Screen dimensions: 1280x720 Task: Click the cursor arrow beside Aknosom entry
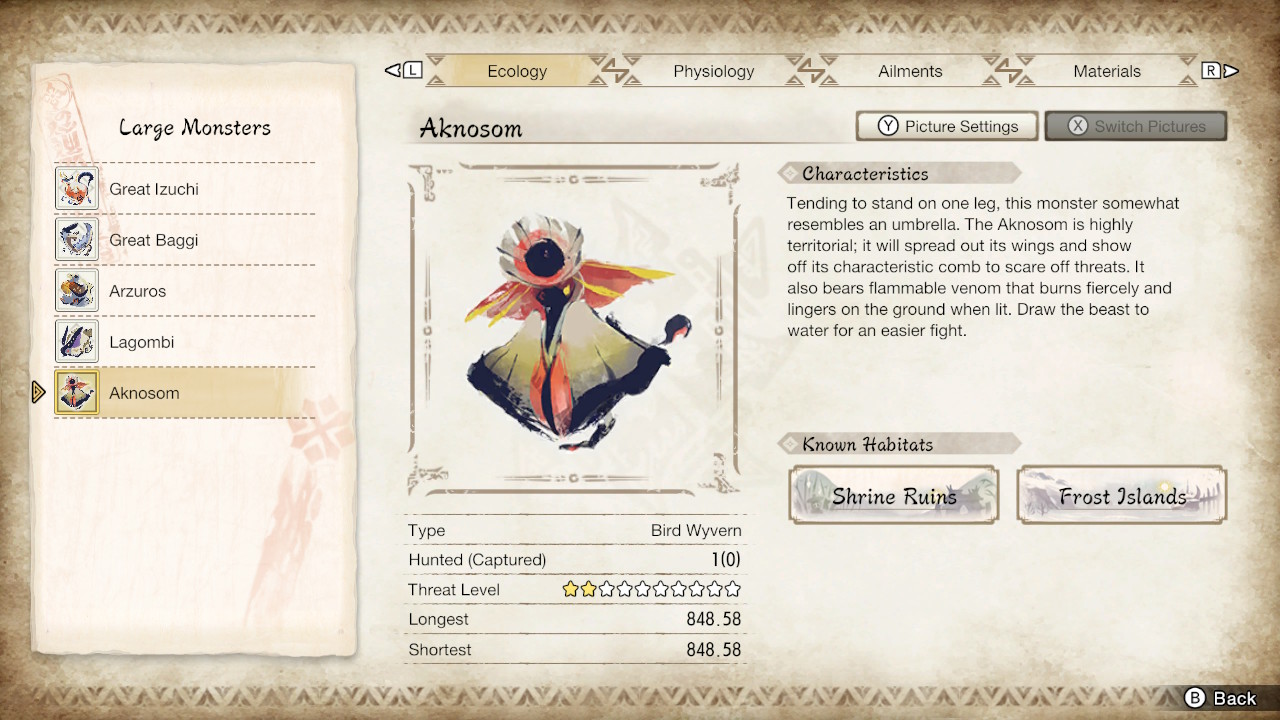tap(39, 392)
